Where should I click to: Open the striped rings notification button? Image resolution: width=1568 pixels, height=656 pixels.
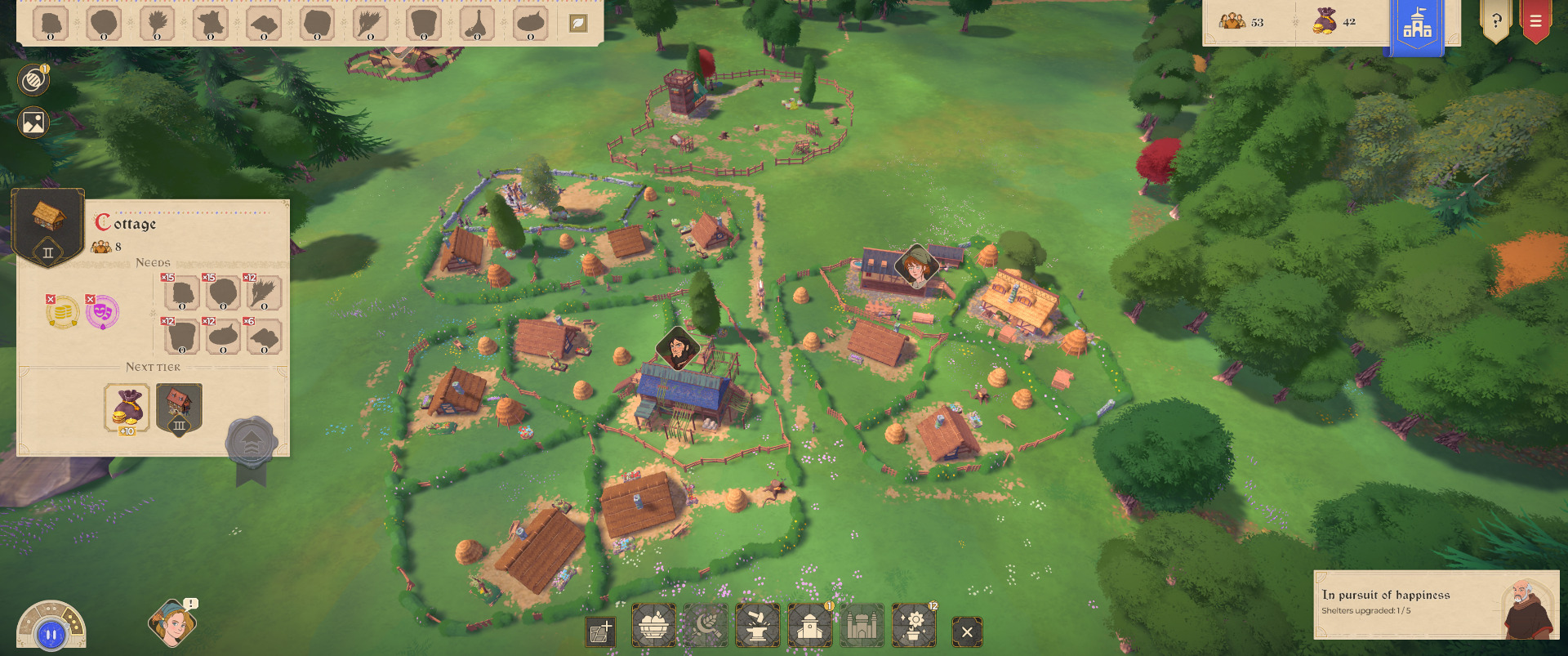coord(33,80)
